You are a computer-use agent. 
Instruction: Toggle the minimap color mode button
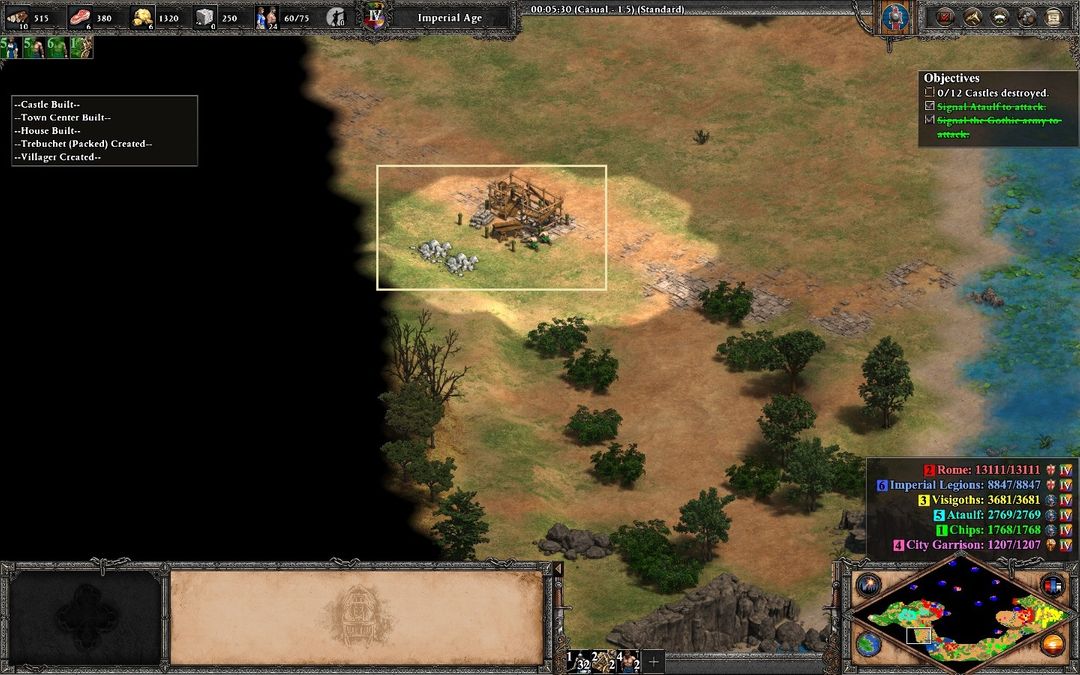click(x=1051, y=585)
